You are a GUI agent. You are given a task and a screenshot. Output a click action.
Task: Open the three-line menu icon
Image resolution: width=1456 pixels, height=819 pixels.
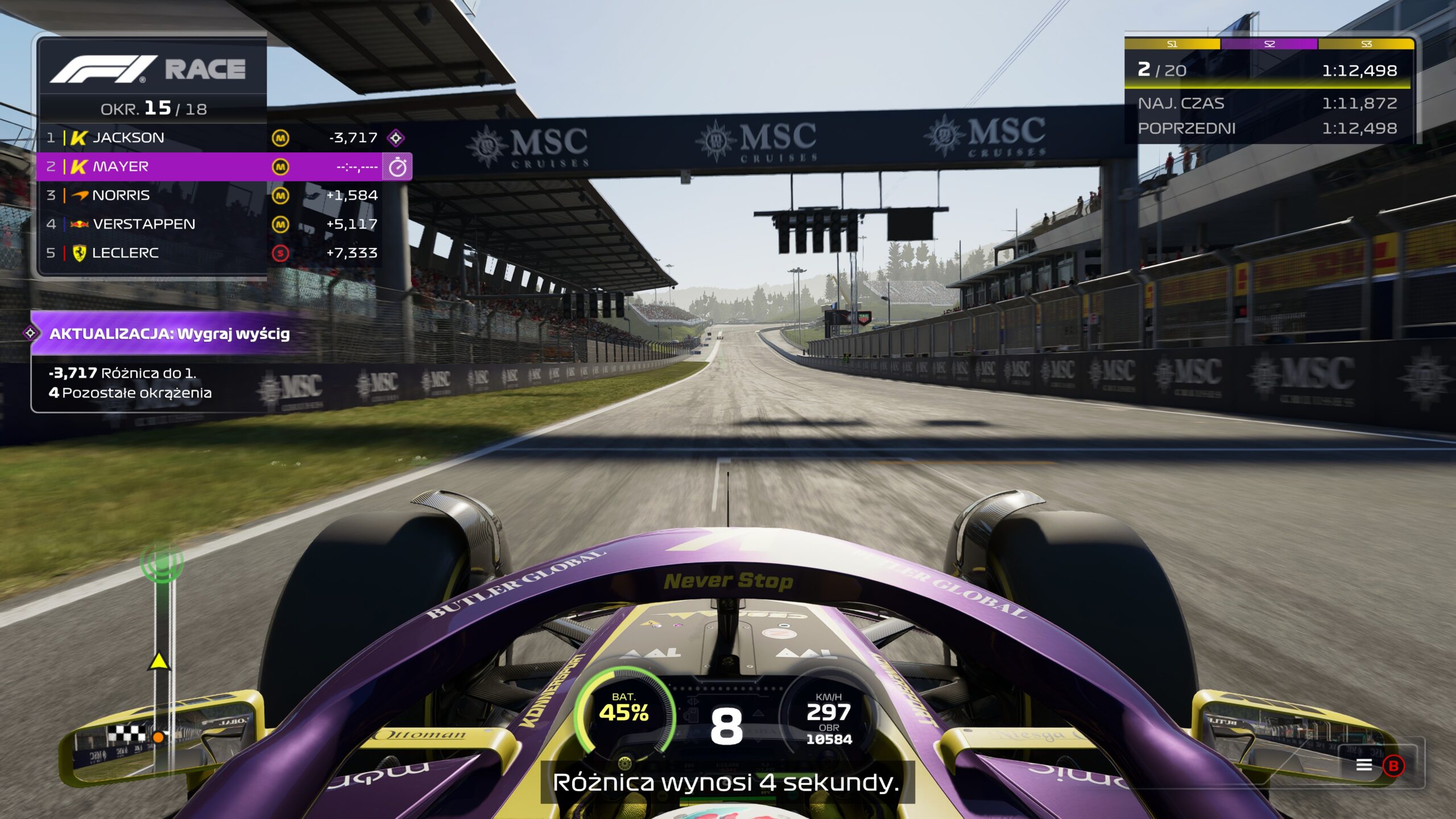pyautogui.click(x=1364, y=765)
